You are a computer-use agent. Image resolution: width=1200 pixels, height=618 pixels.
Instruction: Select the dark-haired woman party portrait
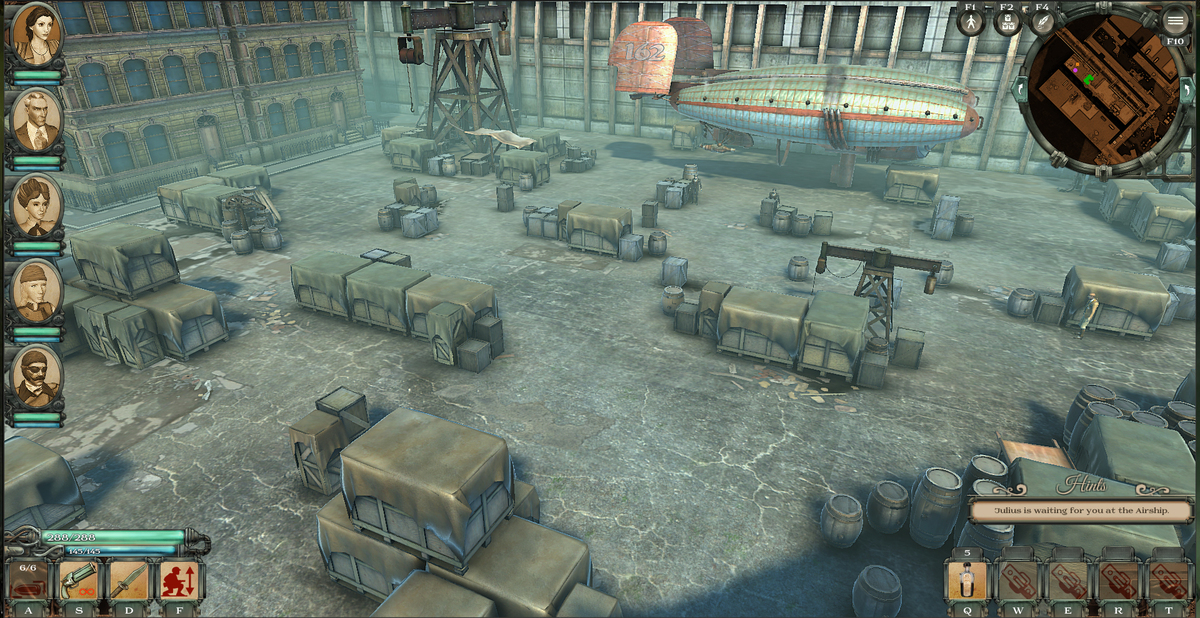[37, 35]
